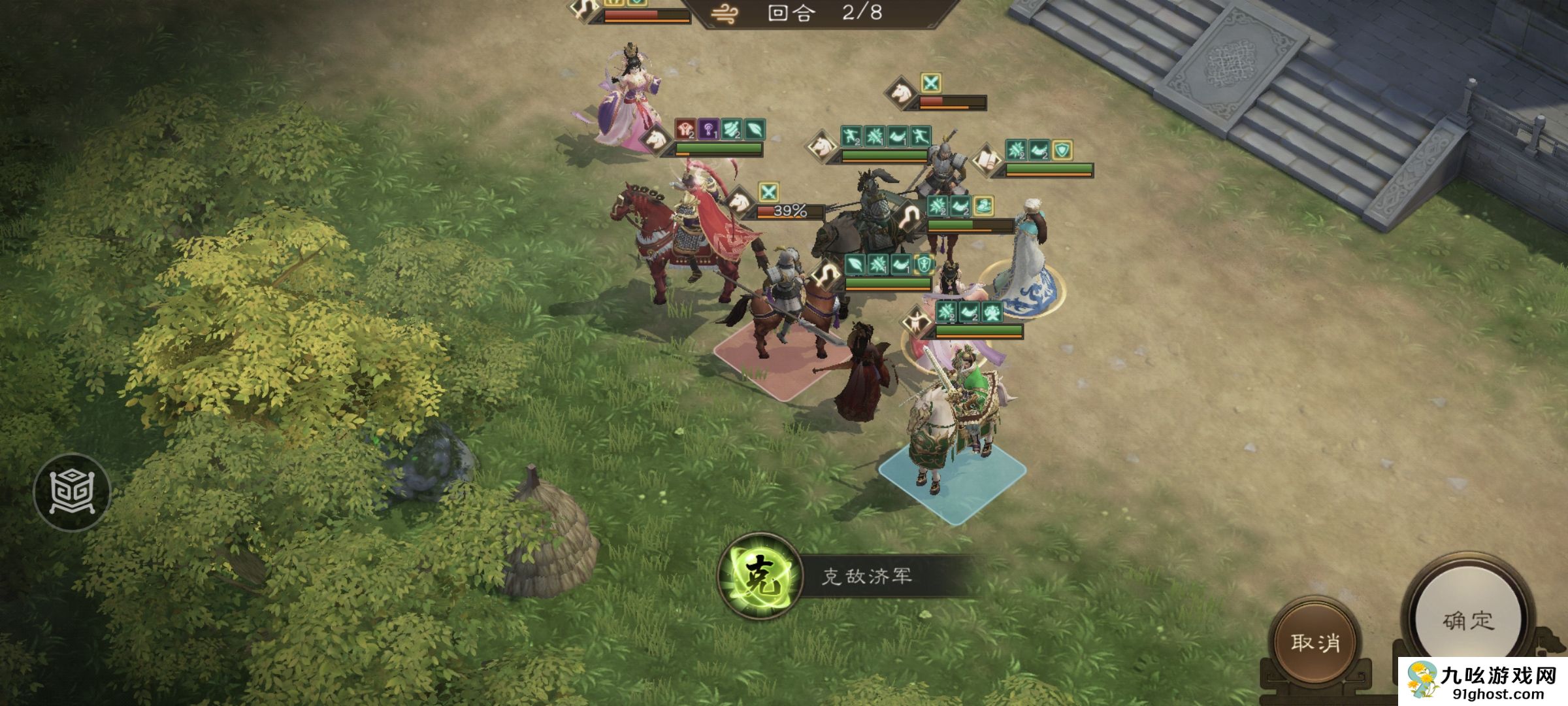Click the leaf buff icon on the lancer's status bar
The image size is (1568, 706).
tap(855, 263)
